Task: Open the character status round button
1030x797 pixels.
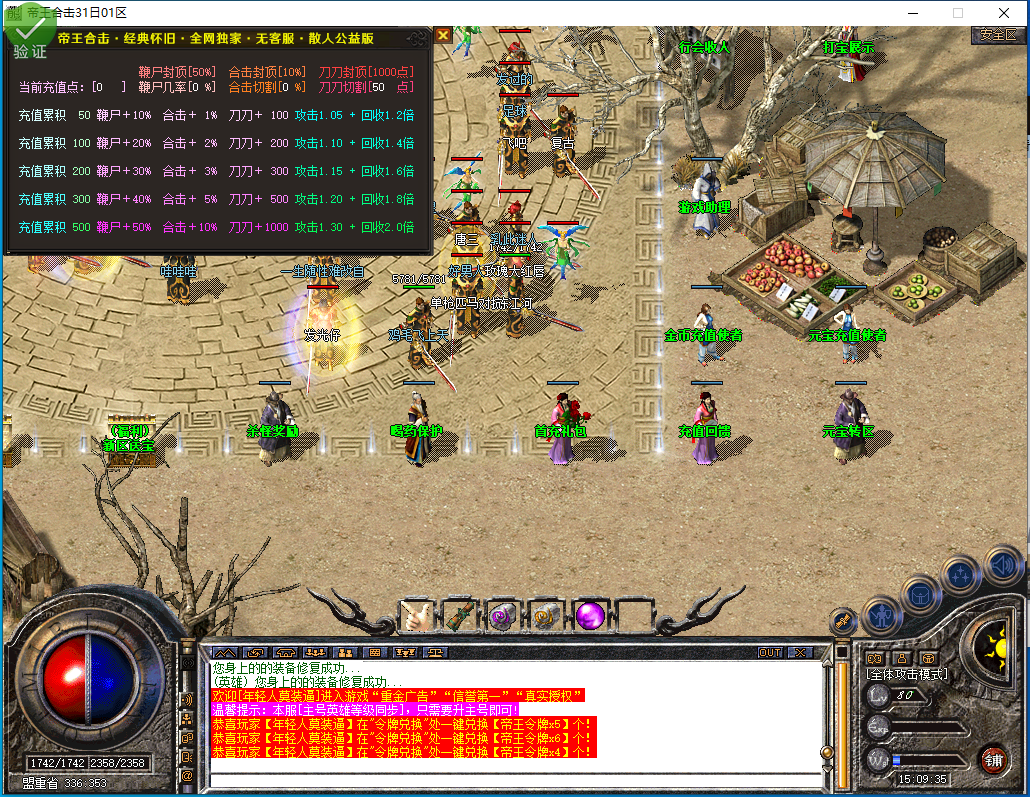Action: [881, 613]
